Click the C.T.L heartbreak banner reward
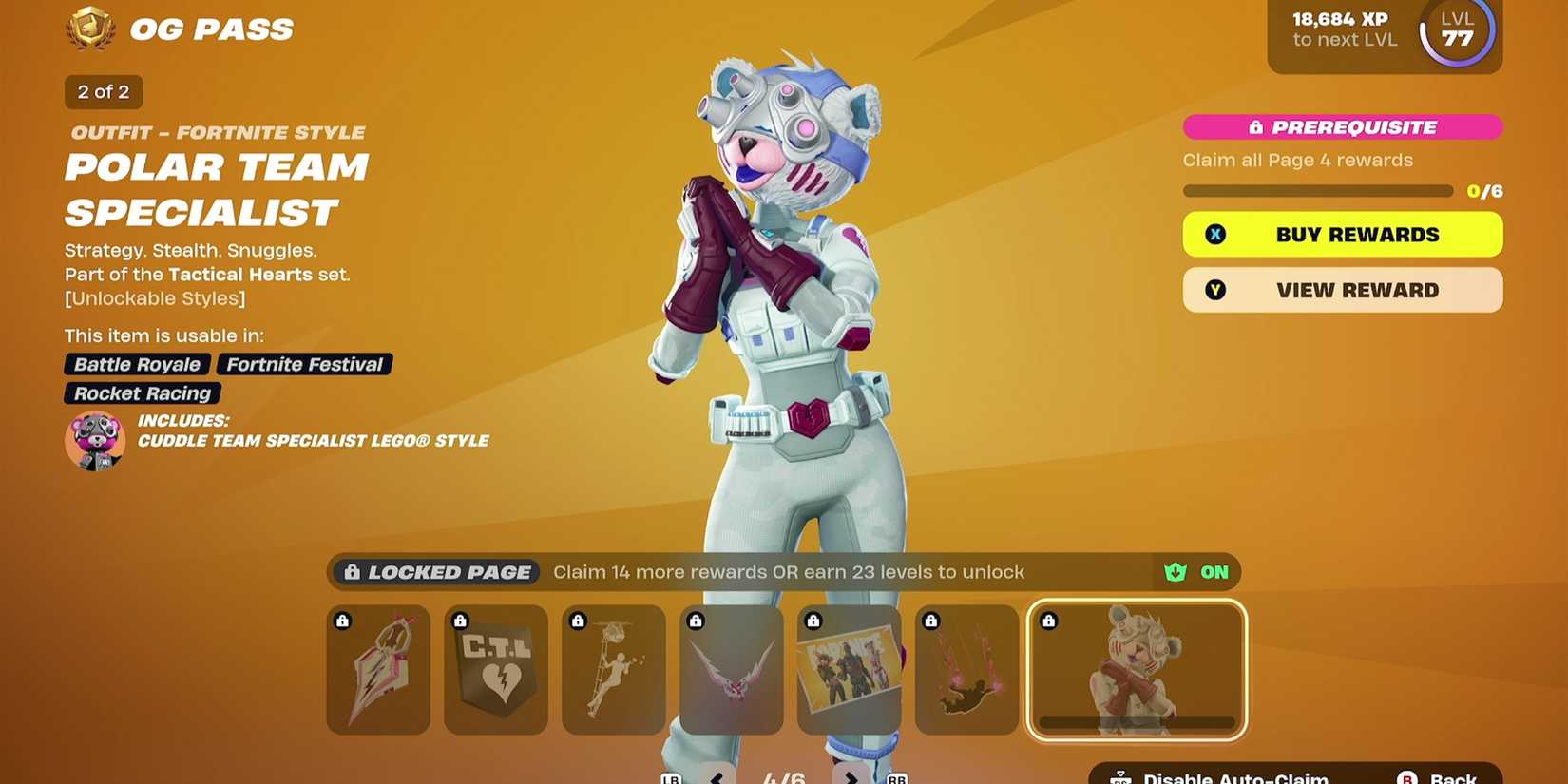Image resolution: width=1568 pixels, height=784 pixels. coord(495,670)
